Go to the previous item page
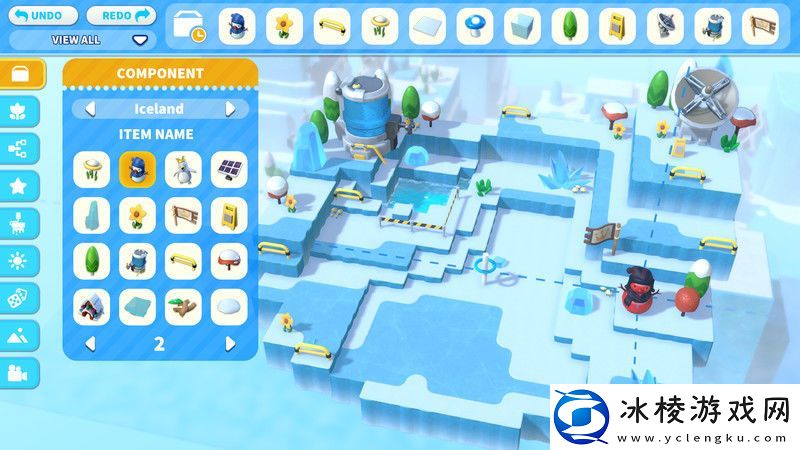 click(x=89, y=343)
